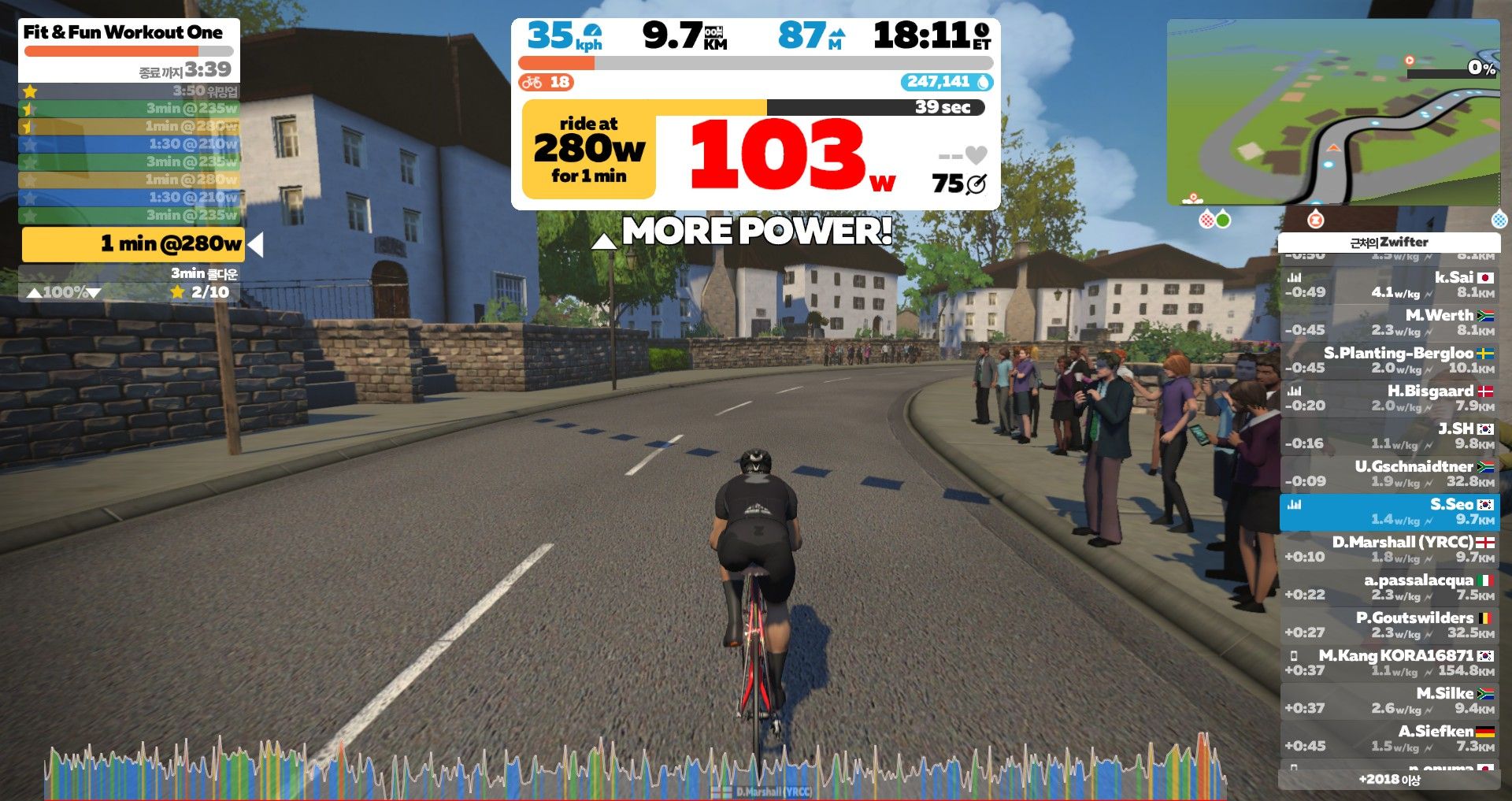
Task: Choose A.Siefken's rider row
Action: (1389, 738)
